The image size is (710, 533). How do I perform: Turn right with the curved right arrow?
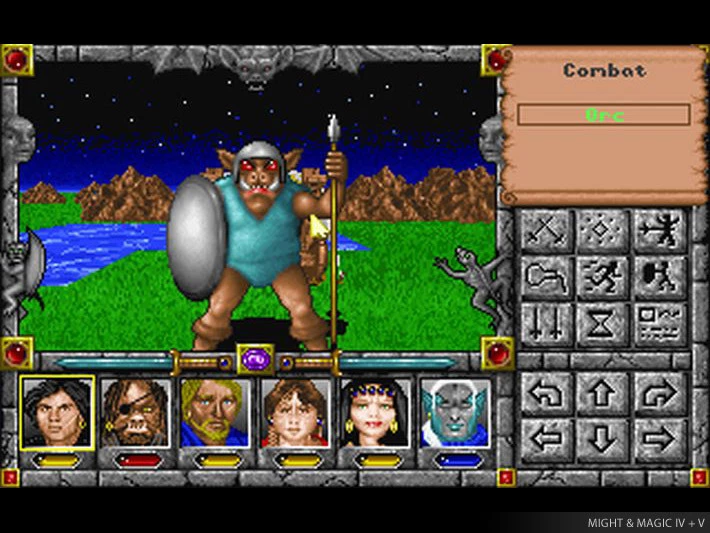coord(661,393)
